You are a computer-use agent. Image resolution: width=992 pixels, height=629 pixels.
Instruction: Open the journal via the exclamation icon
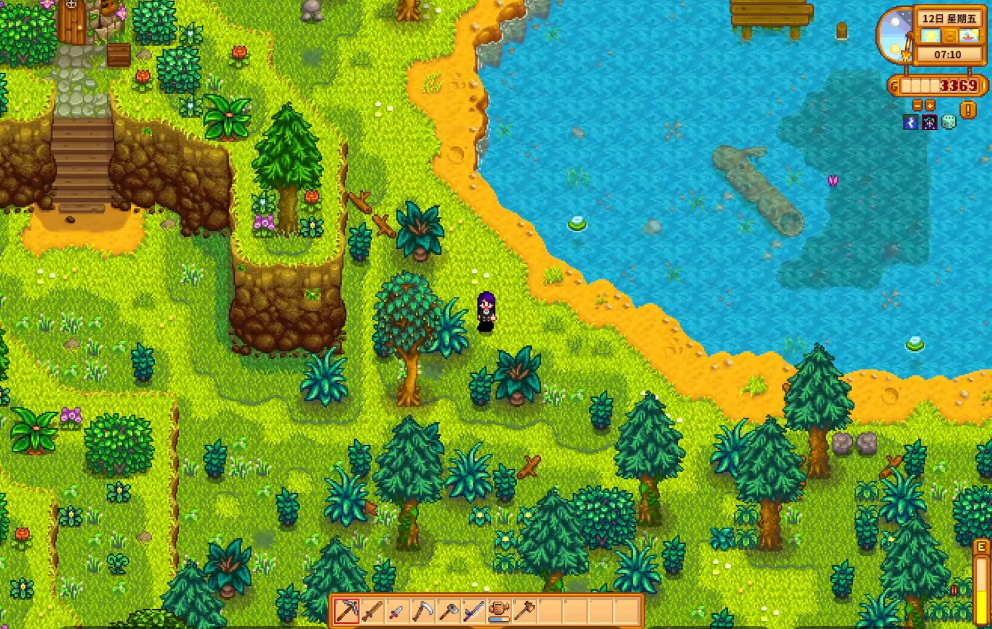(968, 108)
